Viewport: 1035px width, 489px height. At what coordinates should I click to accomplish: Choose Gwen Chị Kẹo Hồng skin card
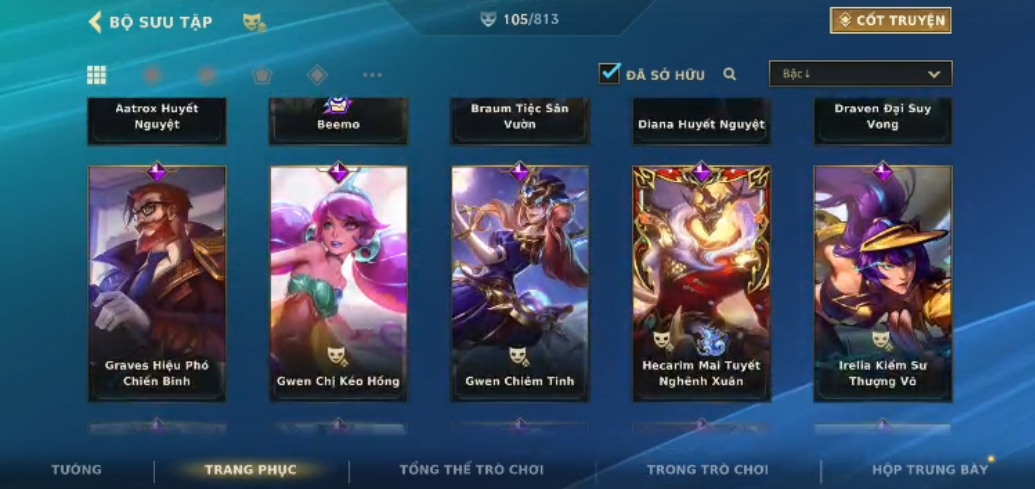pyautogui.click(x=338, y=284)
